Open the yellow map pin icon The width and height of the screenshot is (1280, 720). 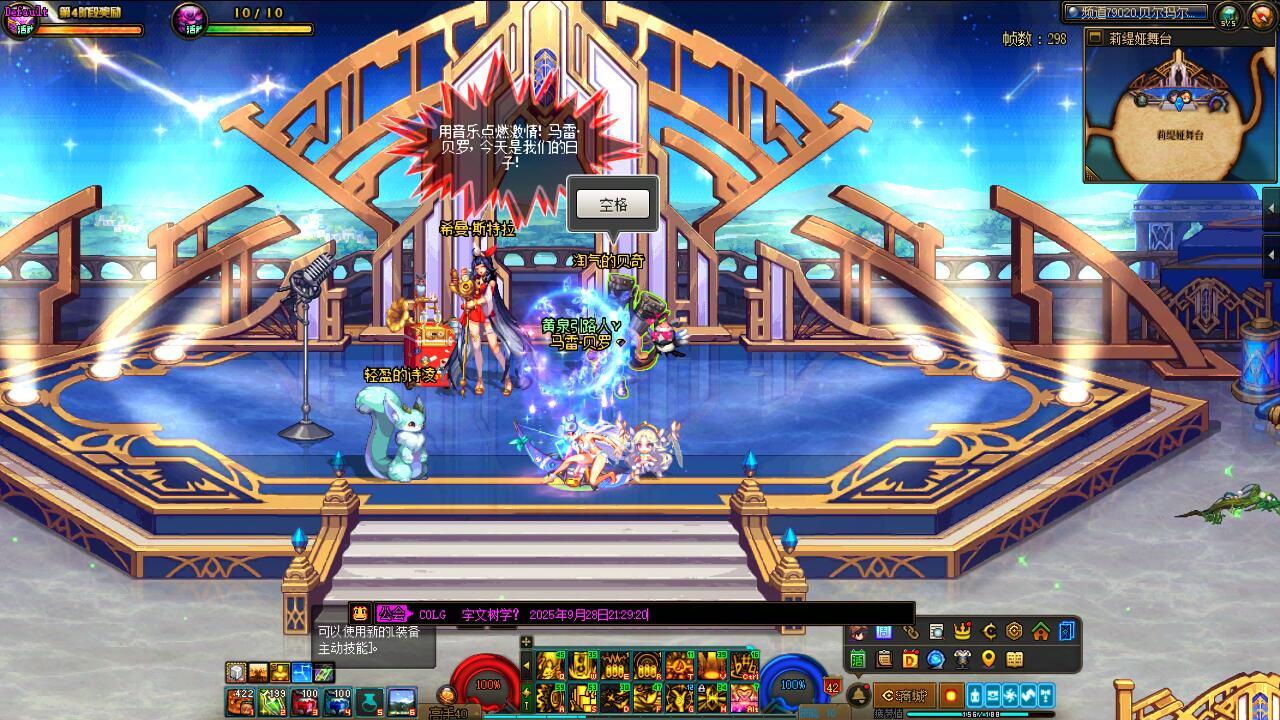988,659
